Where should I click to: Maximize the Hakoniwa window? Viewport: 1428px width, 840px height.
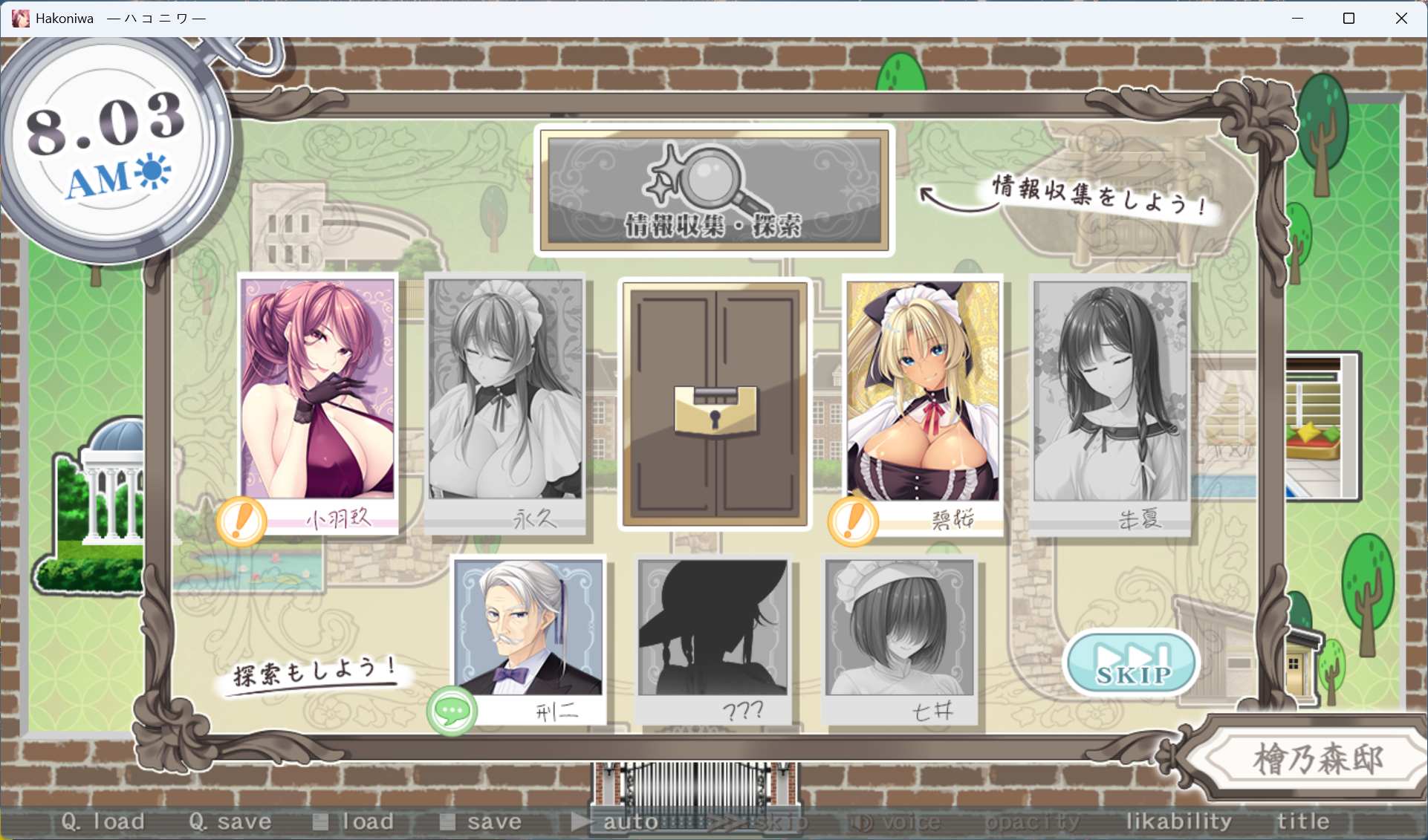click(x=1349, y=19)
